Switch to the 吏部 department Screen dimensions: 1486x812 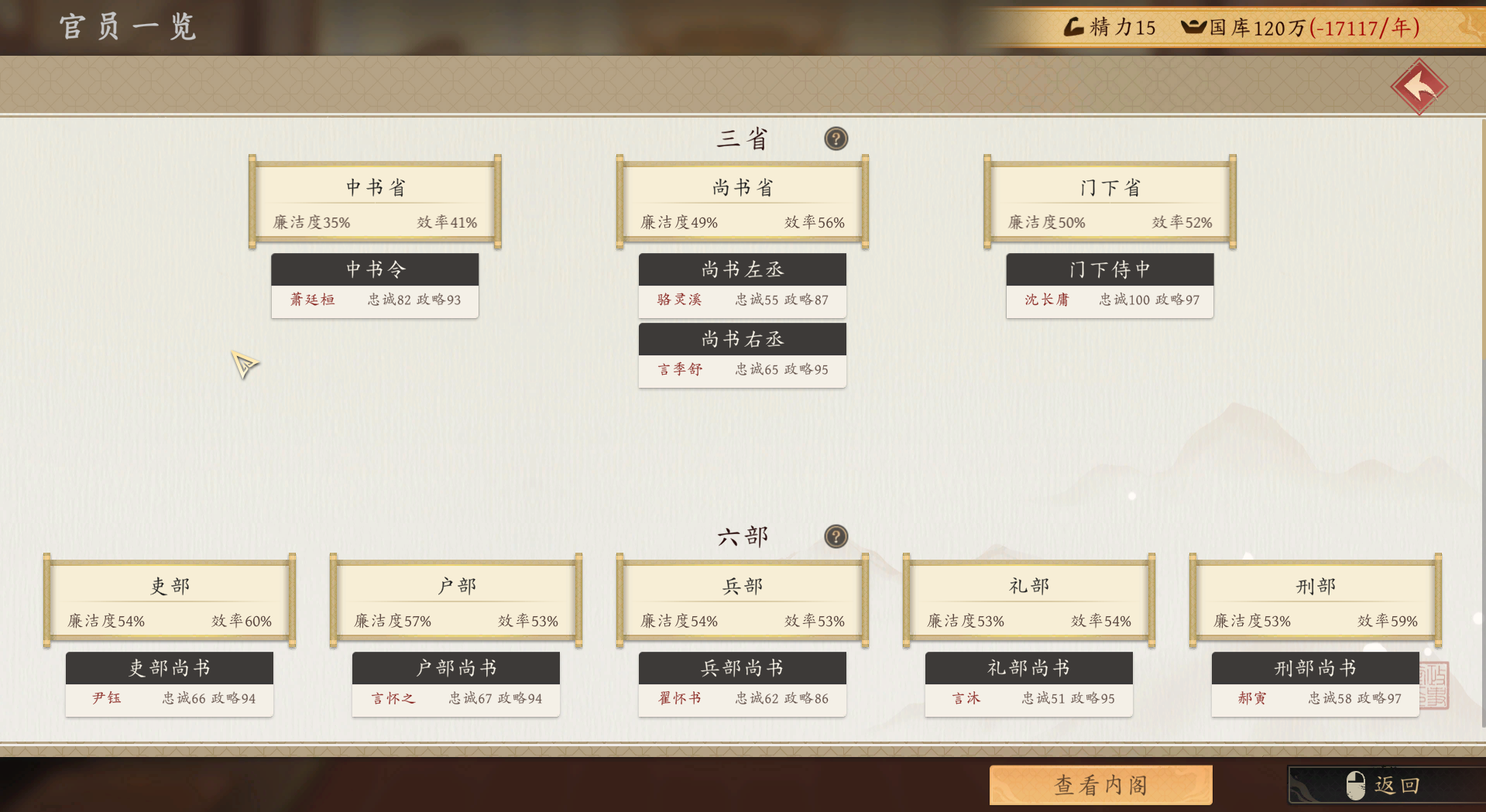169,586
